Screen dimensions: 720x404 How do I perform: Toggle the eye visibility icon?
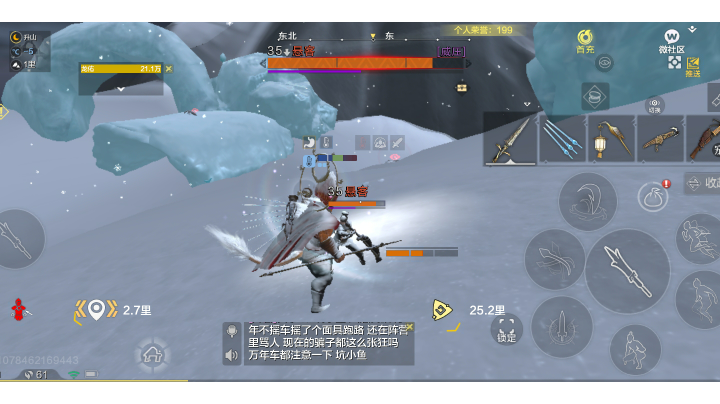(604, 62)
